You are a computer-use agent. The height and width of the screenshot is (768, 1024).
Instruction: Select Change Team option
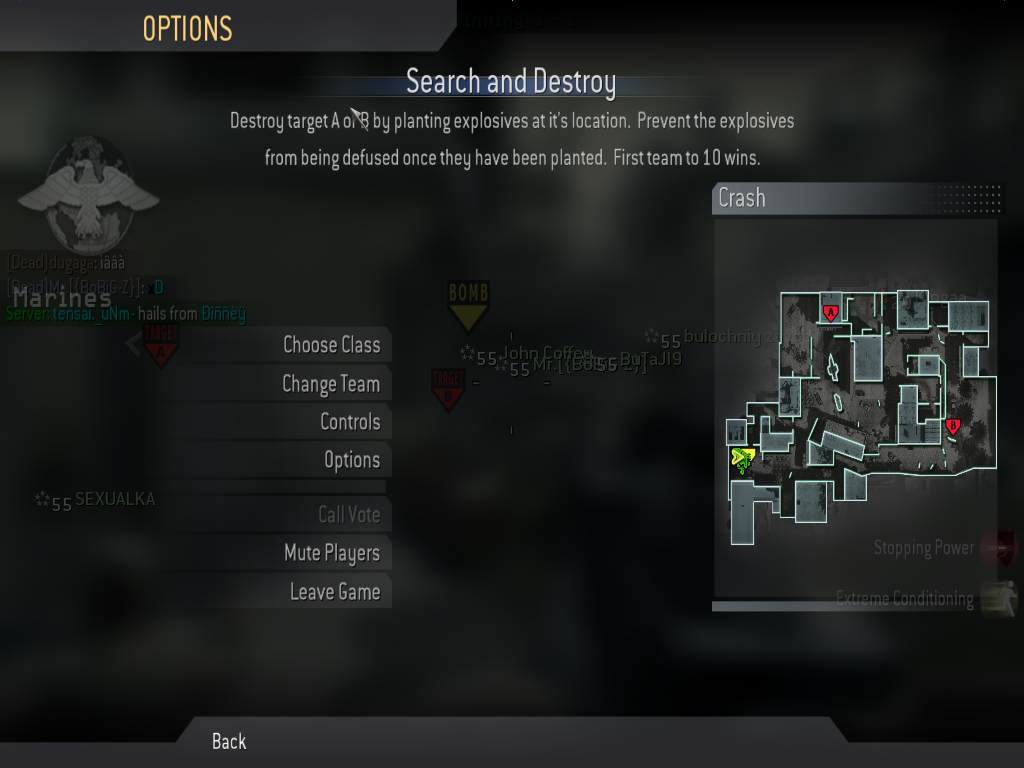(x=330, y=384)
